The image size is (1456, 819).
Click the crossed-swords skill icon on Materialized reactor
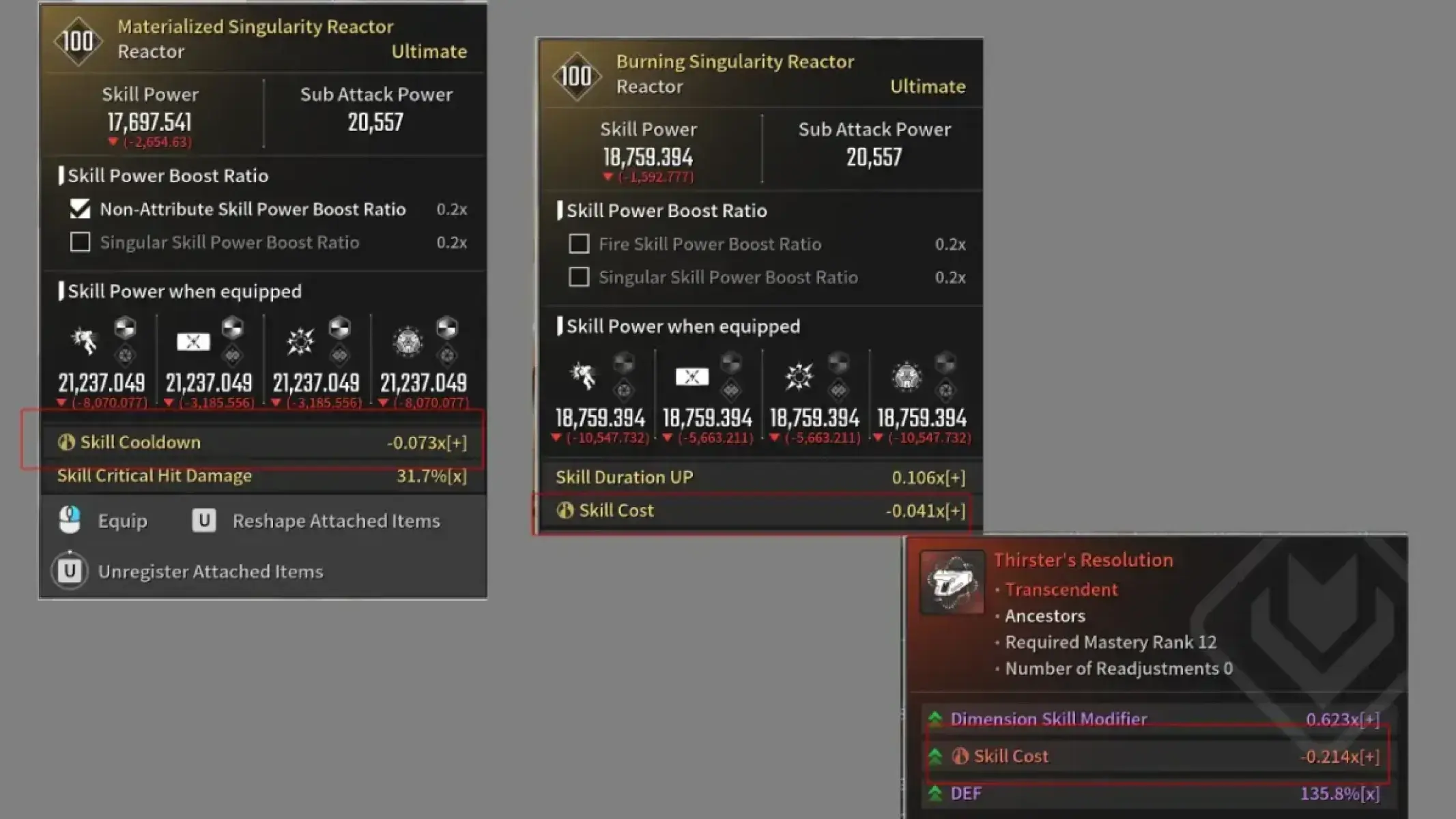pos(193,341)
